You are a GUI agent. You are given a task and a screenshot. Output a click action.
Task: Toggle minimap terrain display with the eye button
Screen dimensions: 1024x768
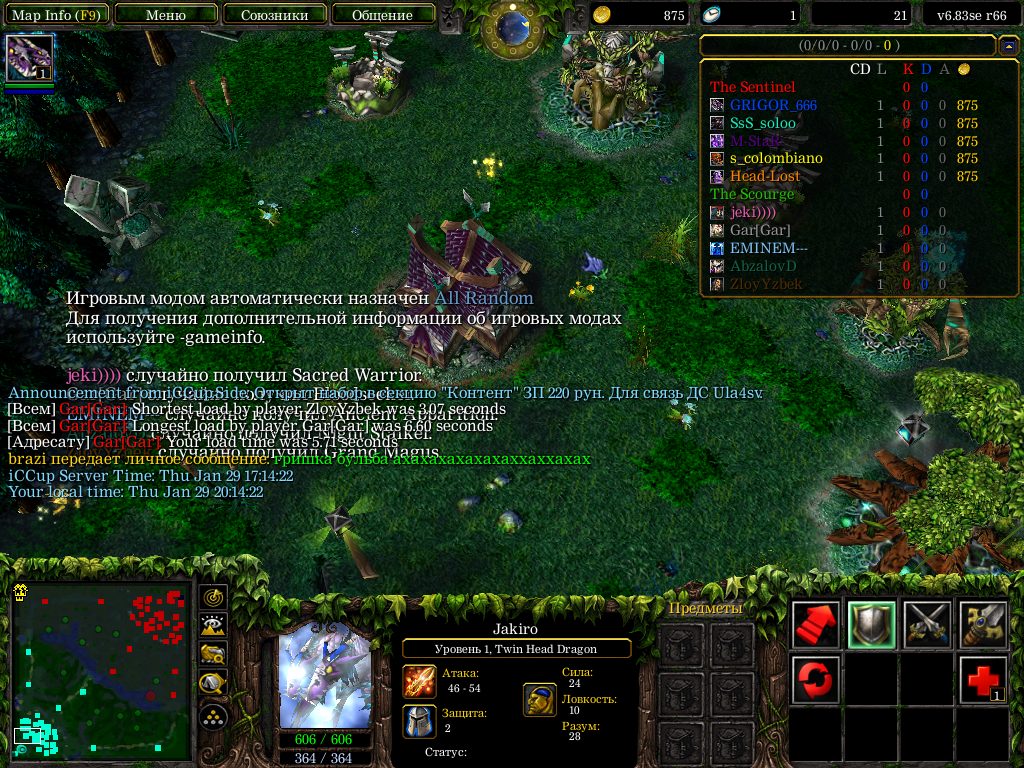(213, 626)
